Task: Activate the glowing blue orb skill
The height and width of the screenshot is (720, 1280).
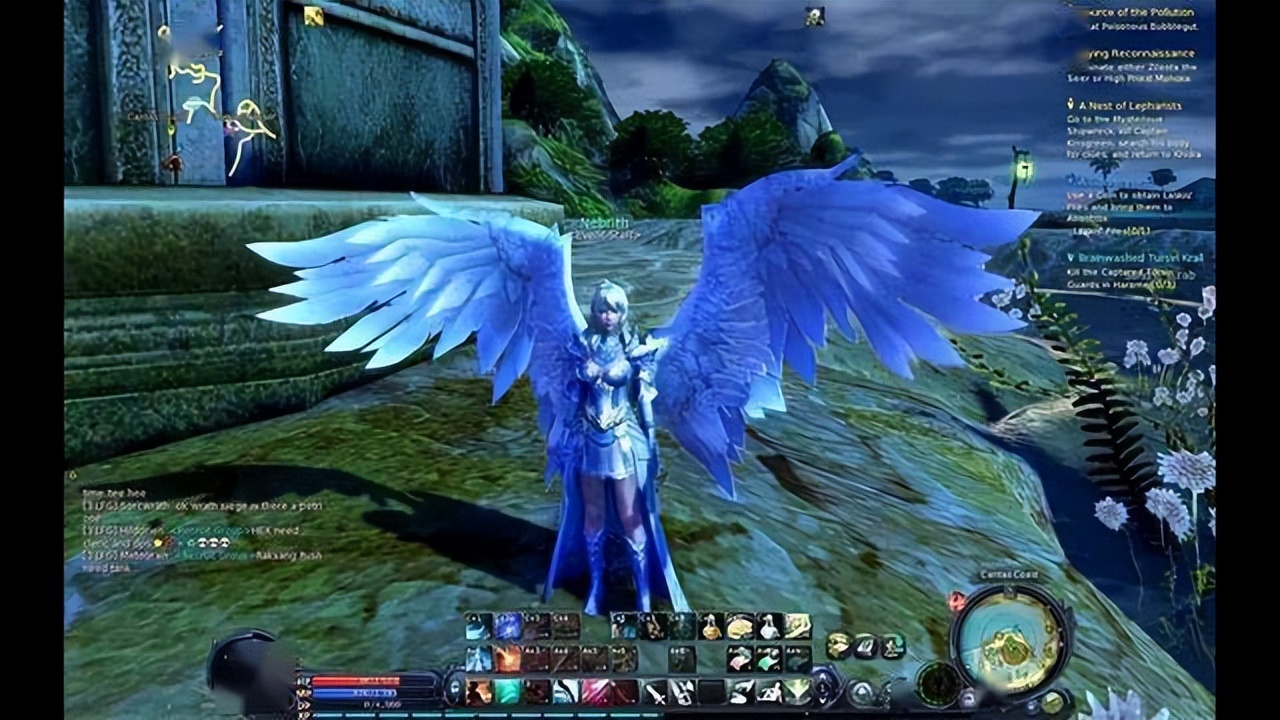Action: [508, 627]
